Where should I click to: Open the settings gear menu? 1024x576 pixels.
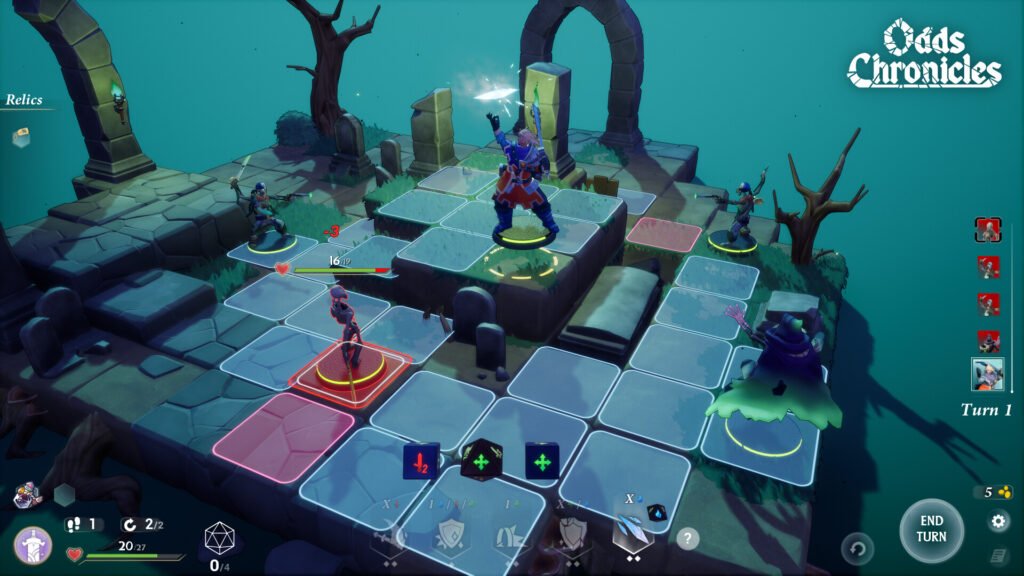[999, 521]
